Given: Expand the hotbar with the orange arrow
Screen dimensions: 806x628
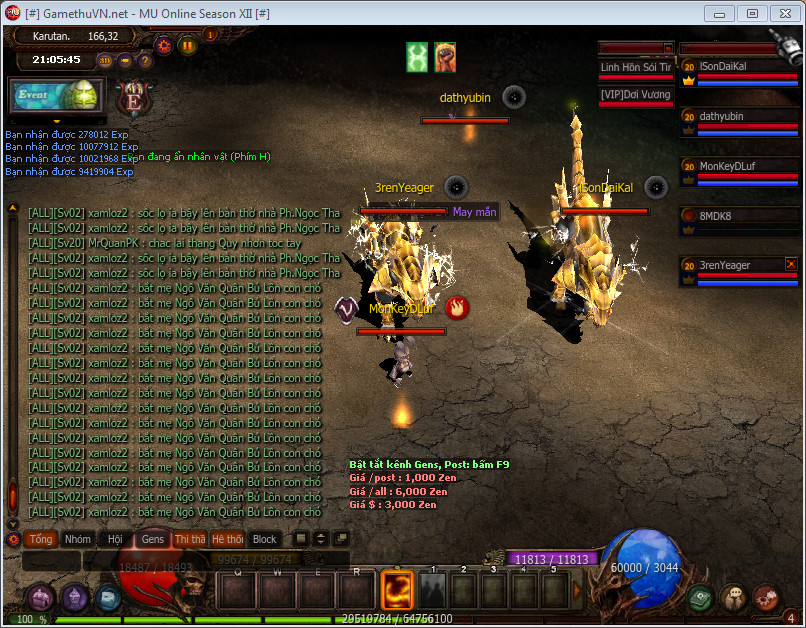Looking at the screenshot, I should [x=577, y=590].
